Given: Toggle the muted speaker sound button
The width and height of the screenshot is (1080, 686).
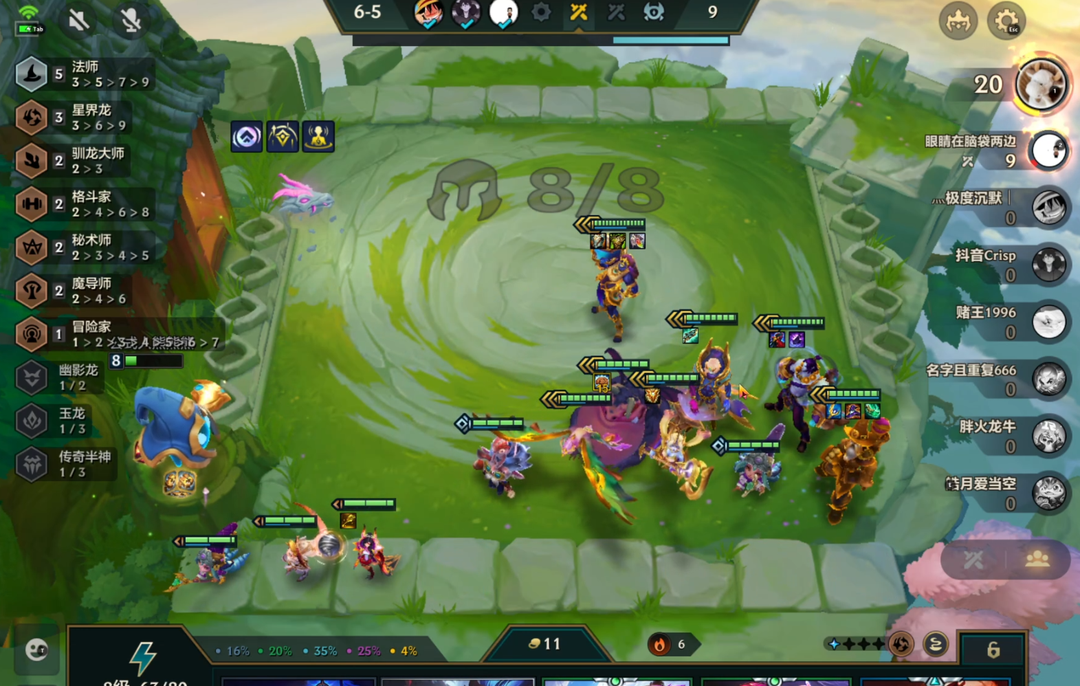Looking at the screenshot, I should (79, 21).
